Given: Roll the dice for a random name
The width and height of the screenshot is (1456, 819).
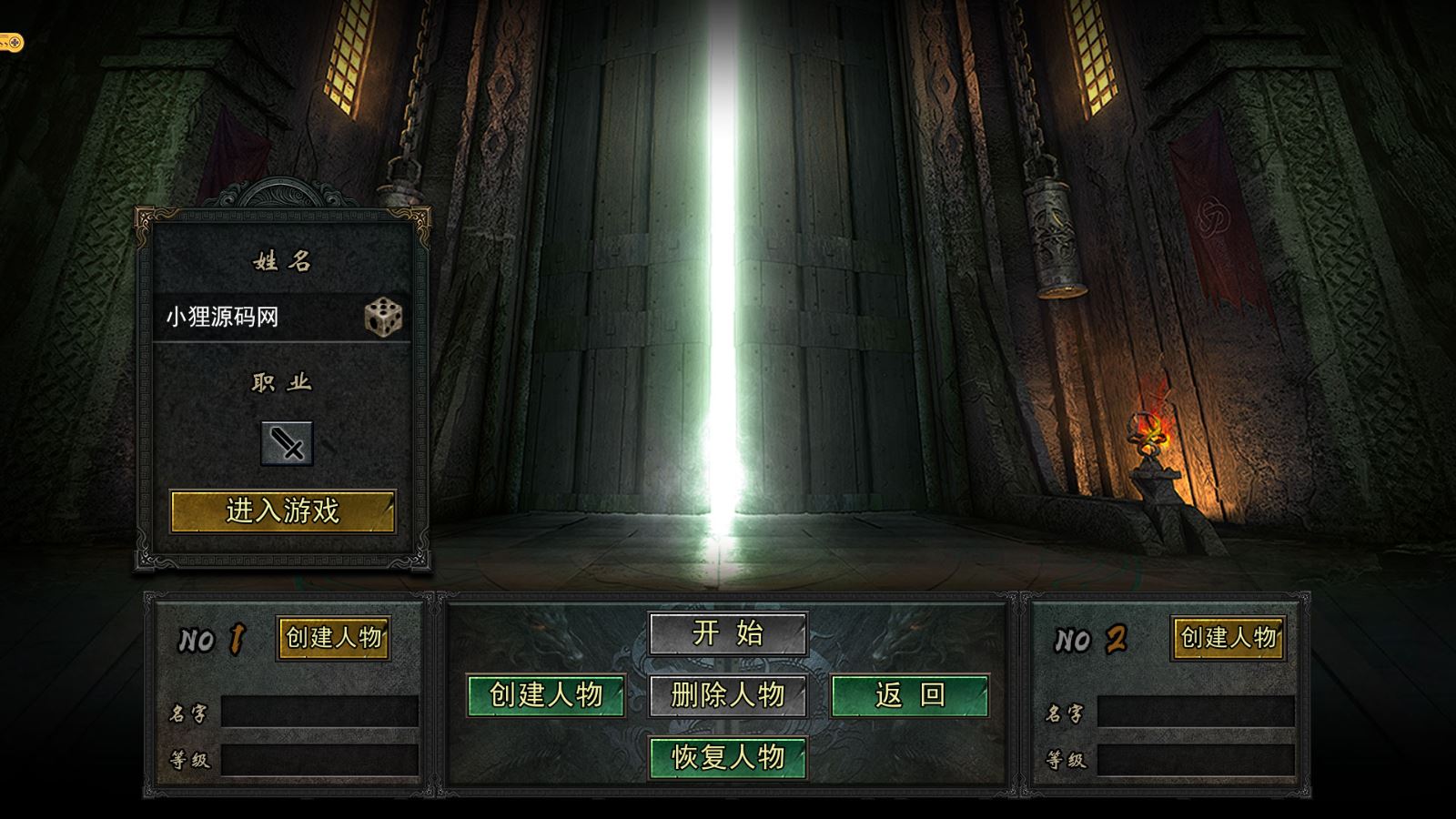Looking at the screenshot, I should pos(383,317).
